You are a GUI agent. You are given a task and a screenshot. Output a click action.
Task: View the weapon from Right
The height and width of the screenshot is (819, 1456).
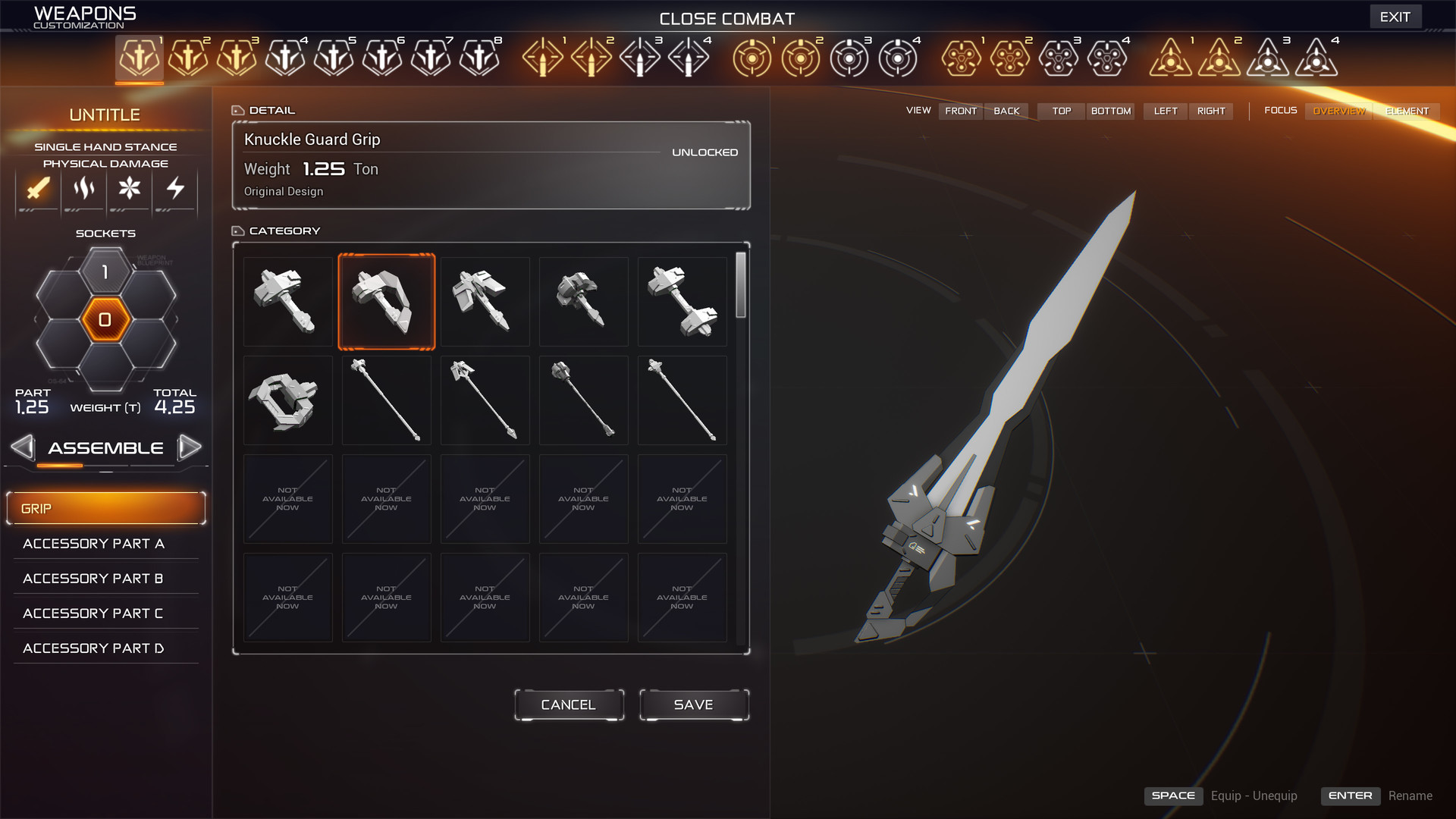click(x=1211, y=111)
